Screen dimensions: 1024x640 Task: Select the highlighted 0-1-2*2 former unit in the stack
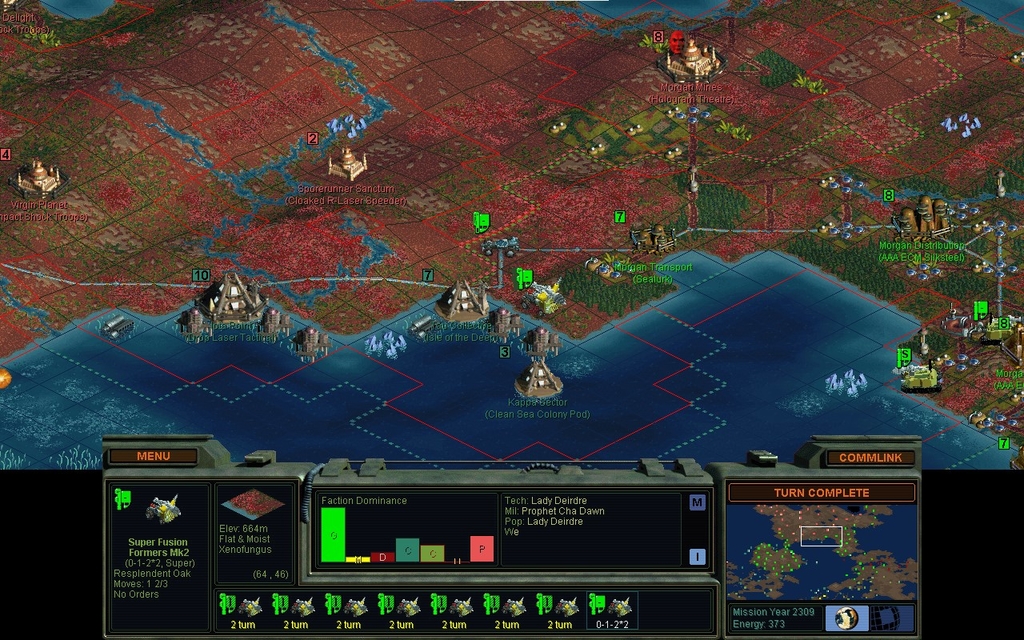pos(612,611)
